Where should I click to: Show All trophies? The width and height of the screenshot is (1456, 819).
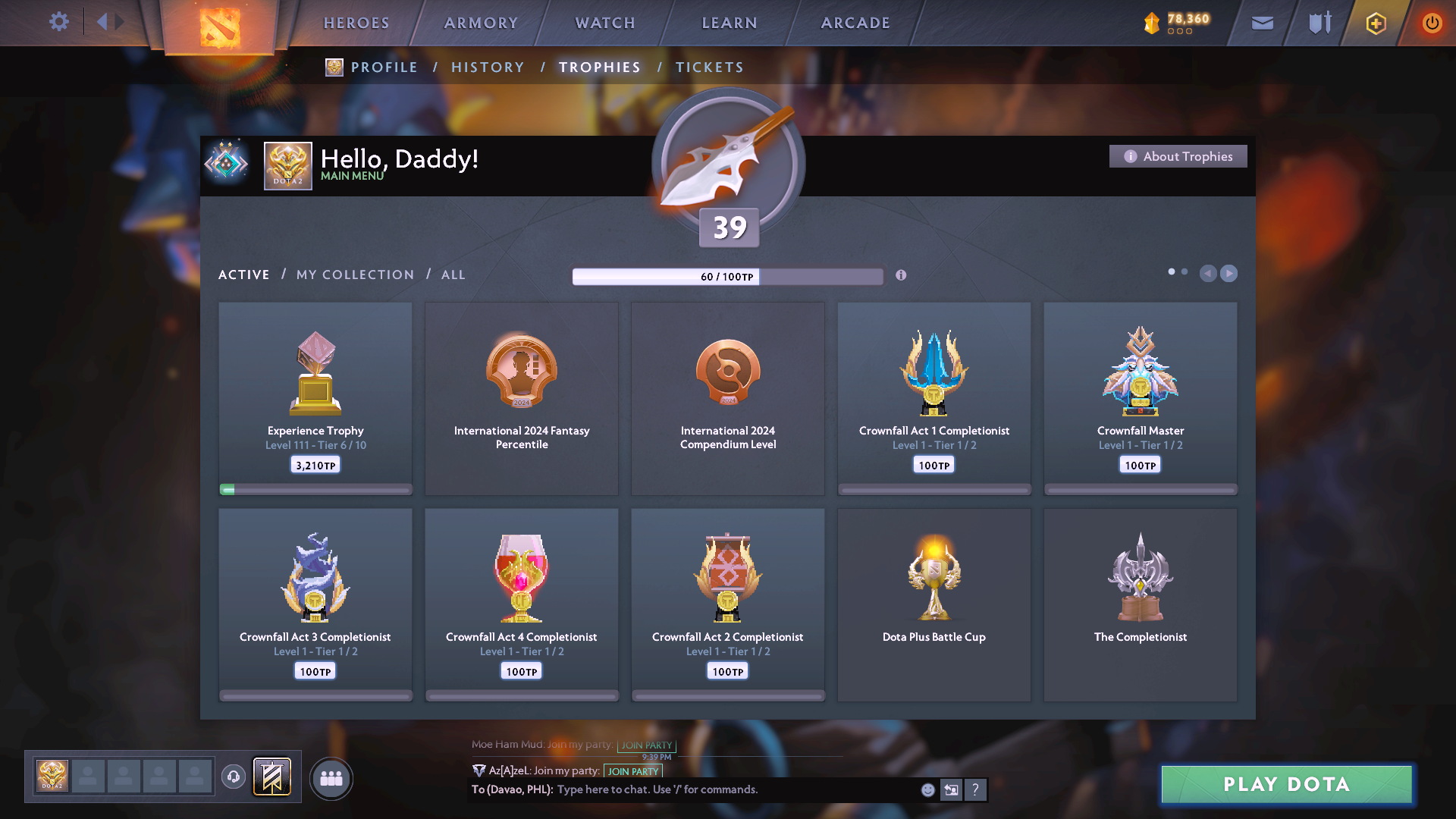click(453, 275)
